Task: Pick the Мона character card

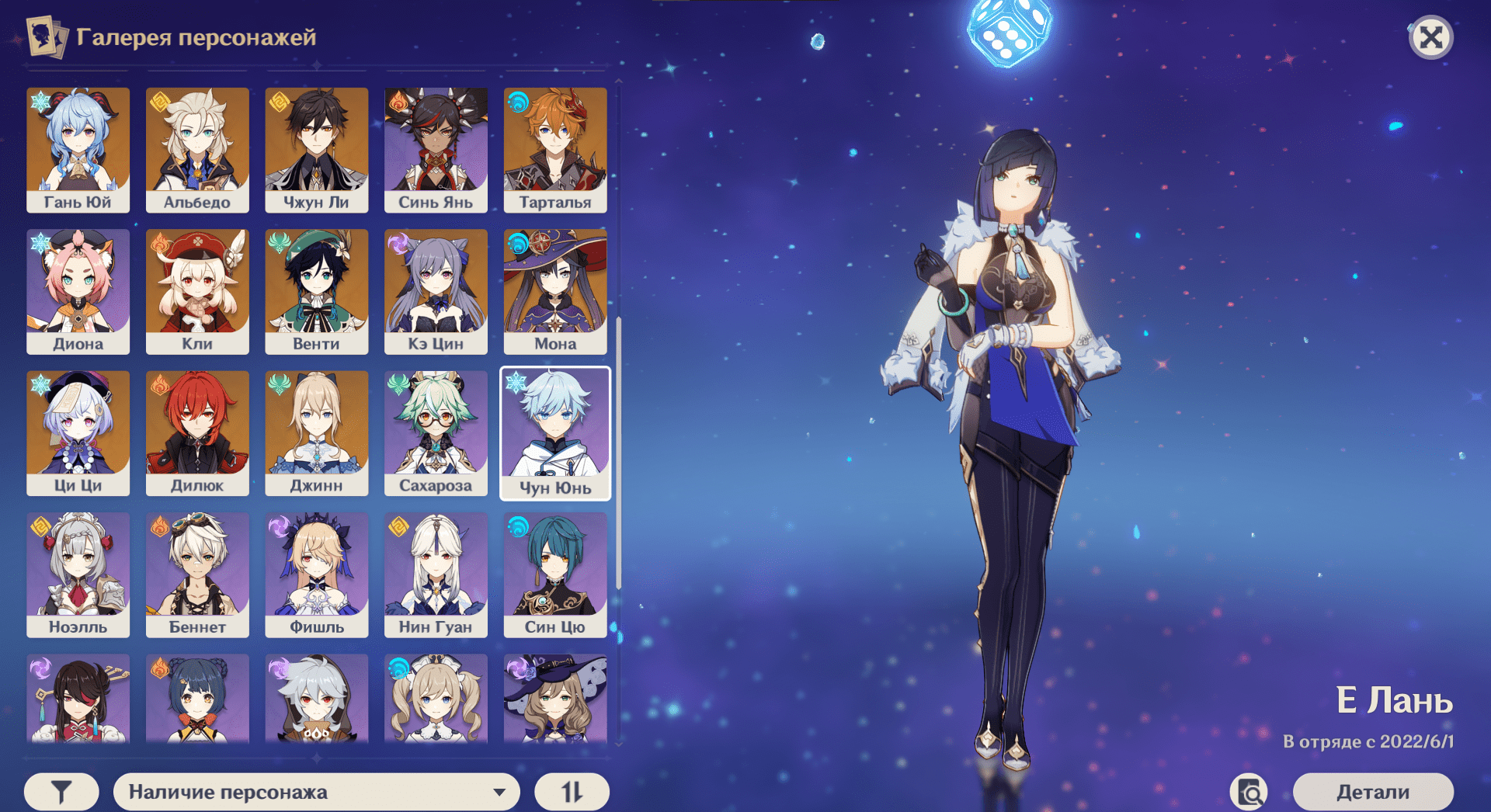Action: (555, 291)
